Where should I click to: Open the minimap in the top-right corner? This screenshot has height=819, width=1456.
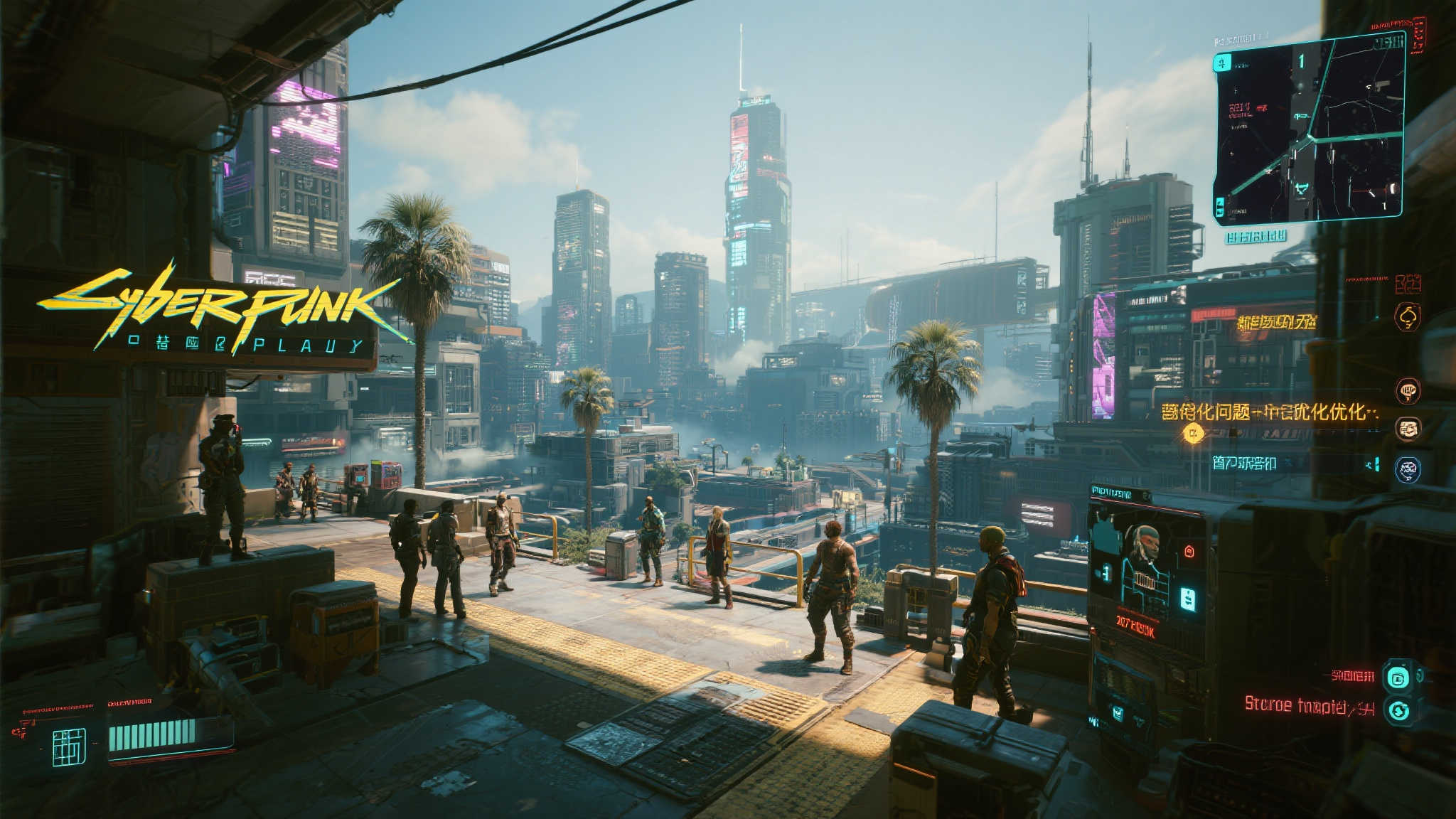(1309, 129)
